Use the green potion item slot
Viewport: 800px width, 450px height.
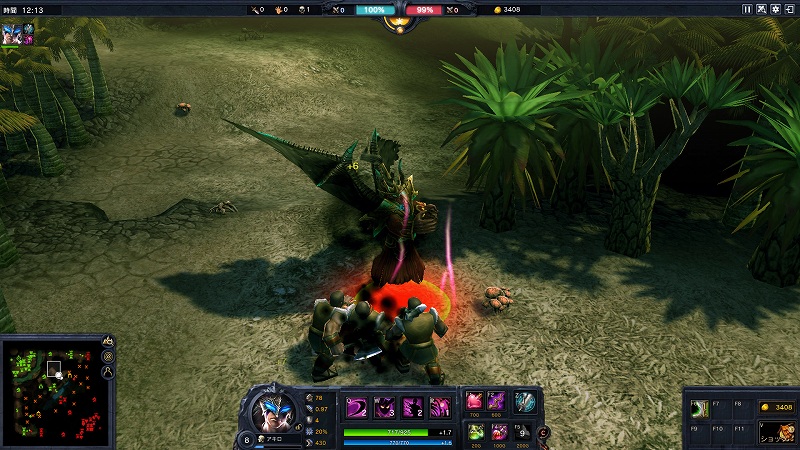pos(475,431)
